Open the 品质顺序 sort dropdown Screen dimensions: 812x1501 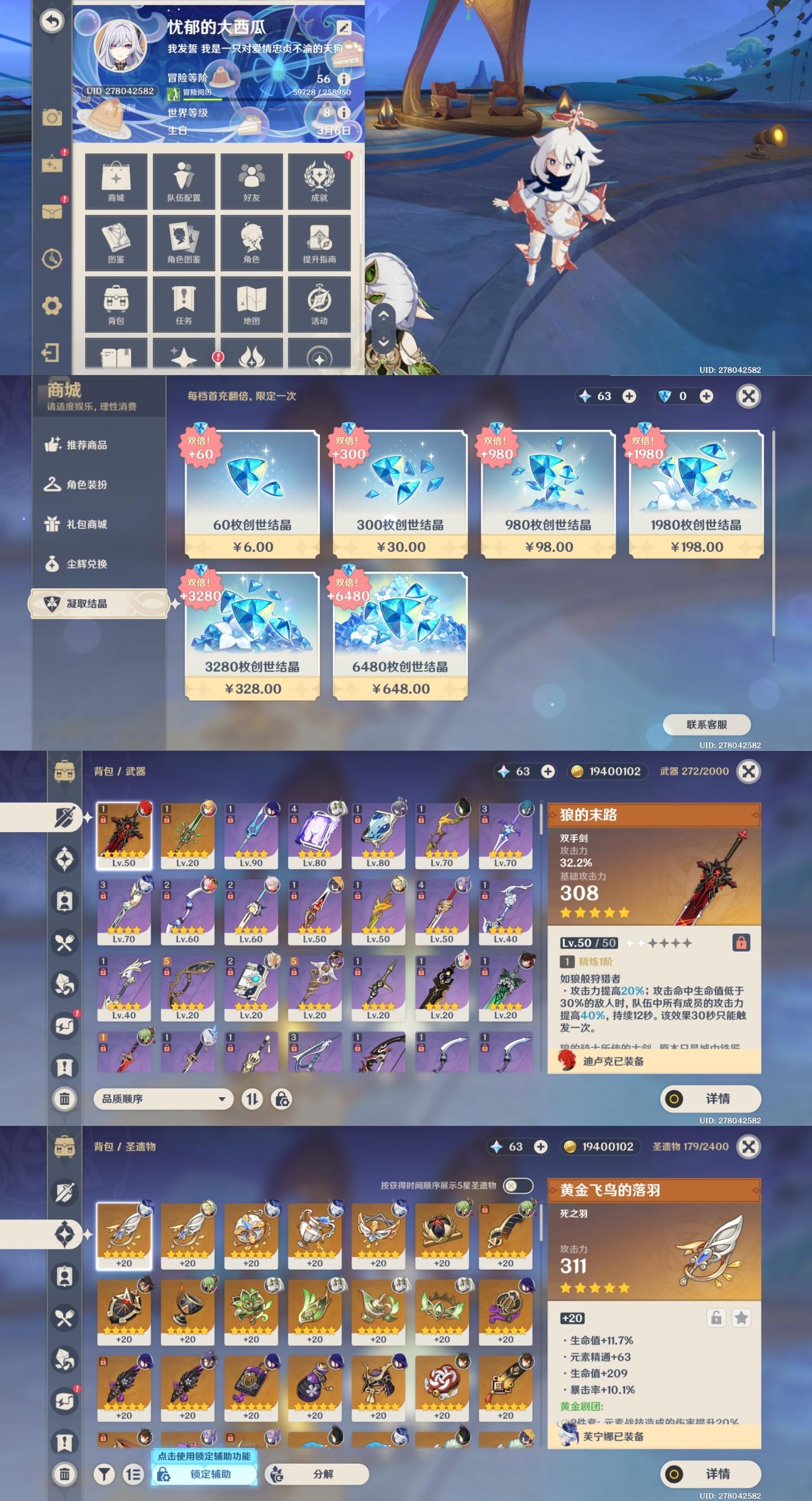click(163, 1098)
